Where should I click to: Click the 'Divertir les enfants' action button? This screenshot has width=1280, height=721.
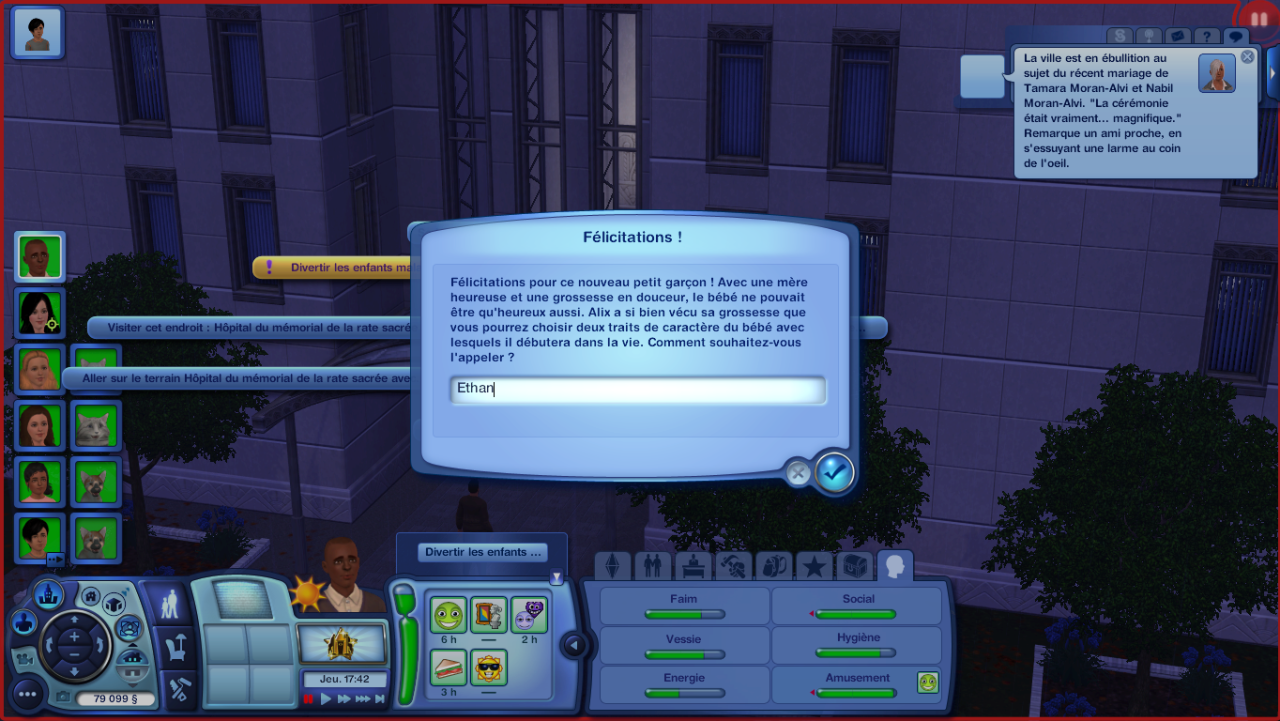click(483, 552)
